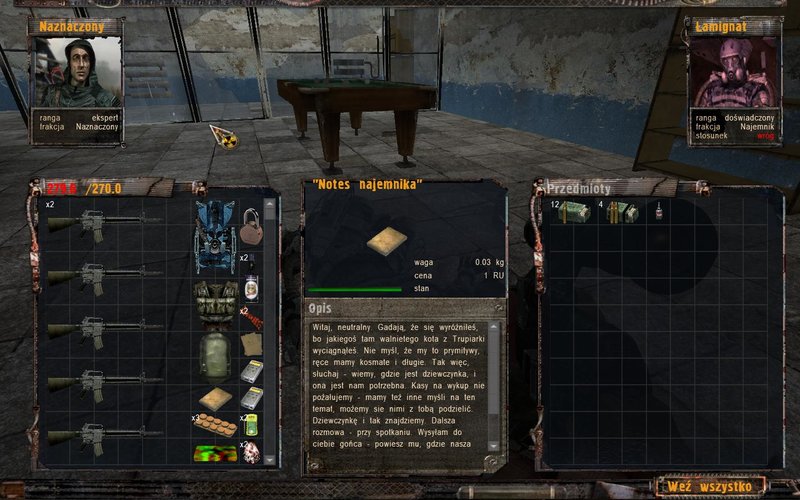Select the stack of 12 ammo boxes
The height and width of the screenshot is (500, 800).
pos(574,211)
